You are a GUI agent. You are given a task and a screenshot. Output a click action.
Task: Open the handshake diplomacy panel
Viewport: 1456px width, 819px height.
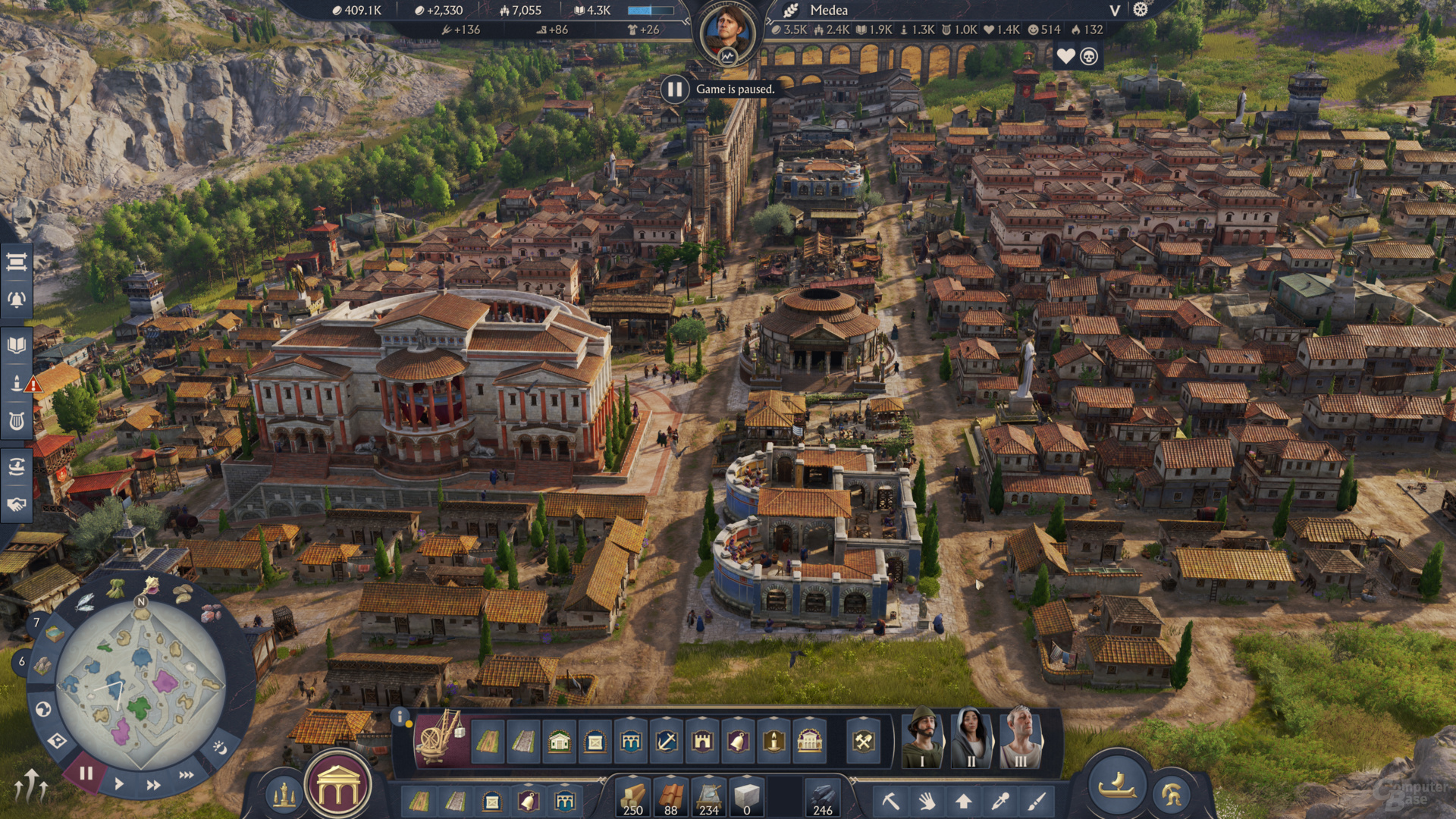click(x=17, y=504)
